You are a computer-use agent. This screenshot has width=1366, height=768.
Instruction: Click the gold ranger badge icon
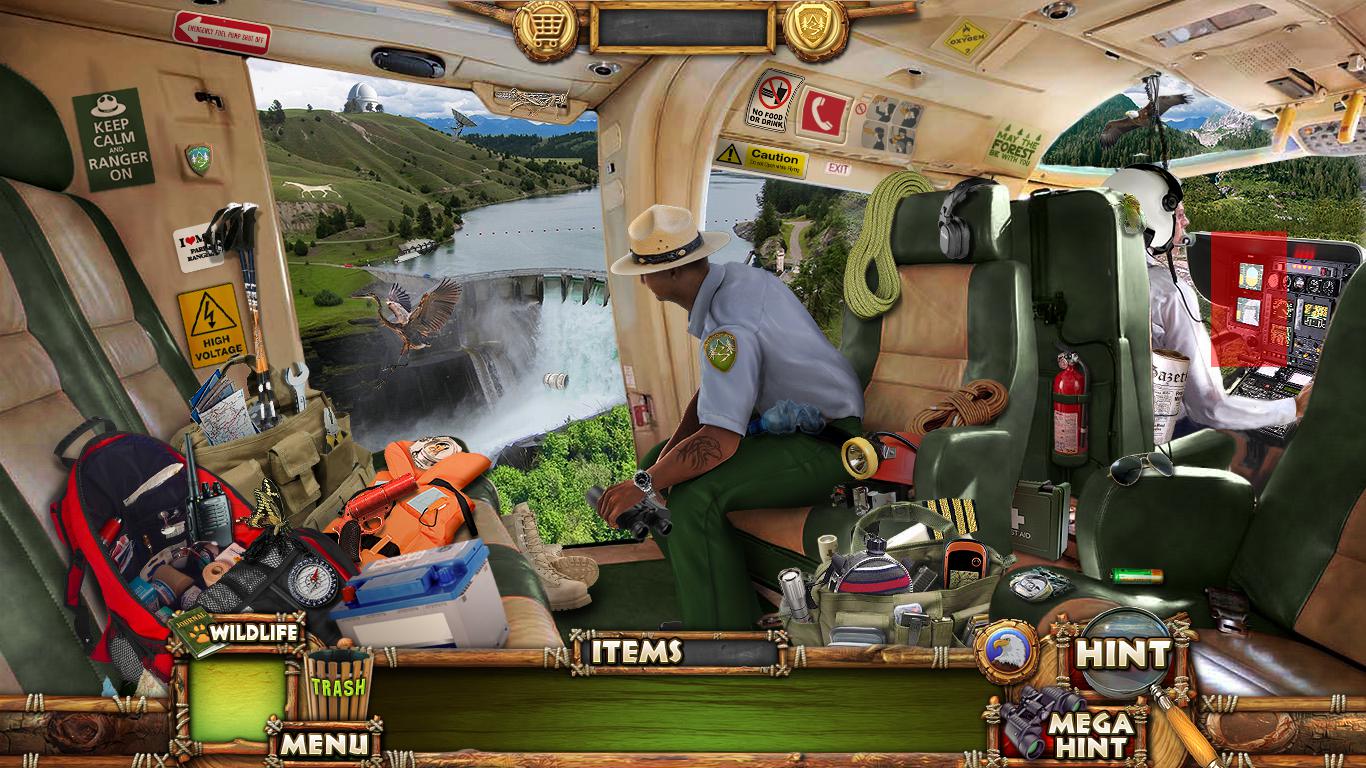pyautogui.click(x=815, y=27)
